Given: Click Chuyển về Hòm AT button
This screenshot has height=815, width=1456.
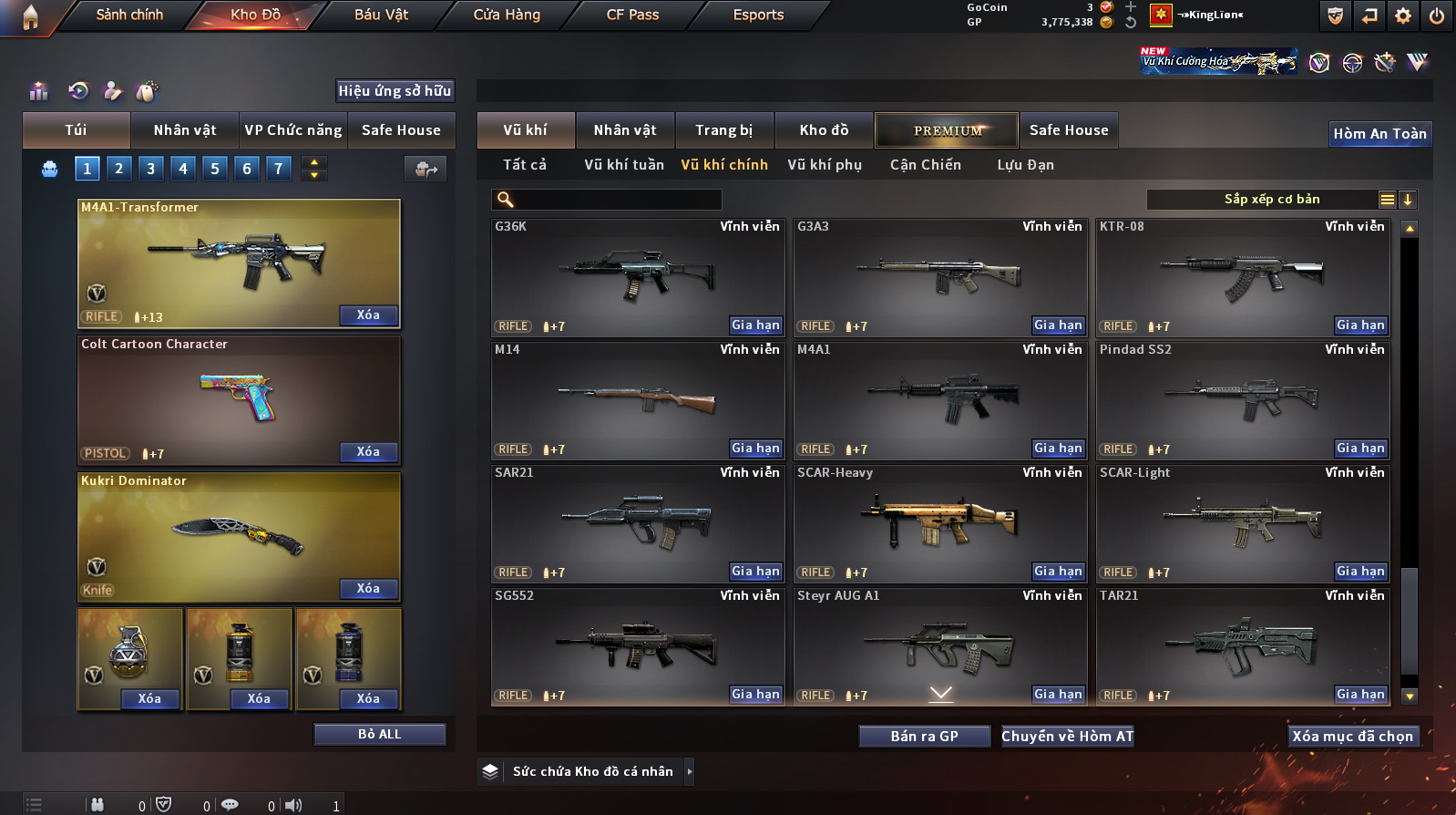Looking at the screenshot, I should tap(1067, 737).
